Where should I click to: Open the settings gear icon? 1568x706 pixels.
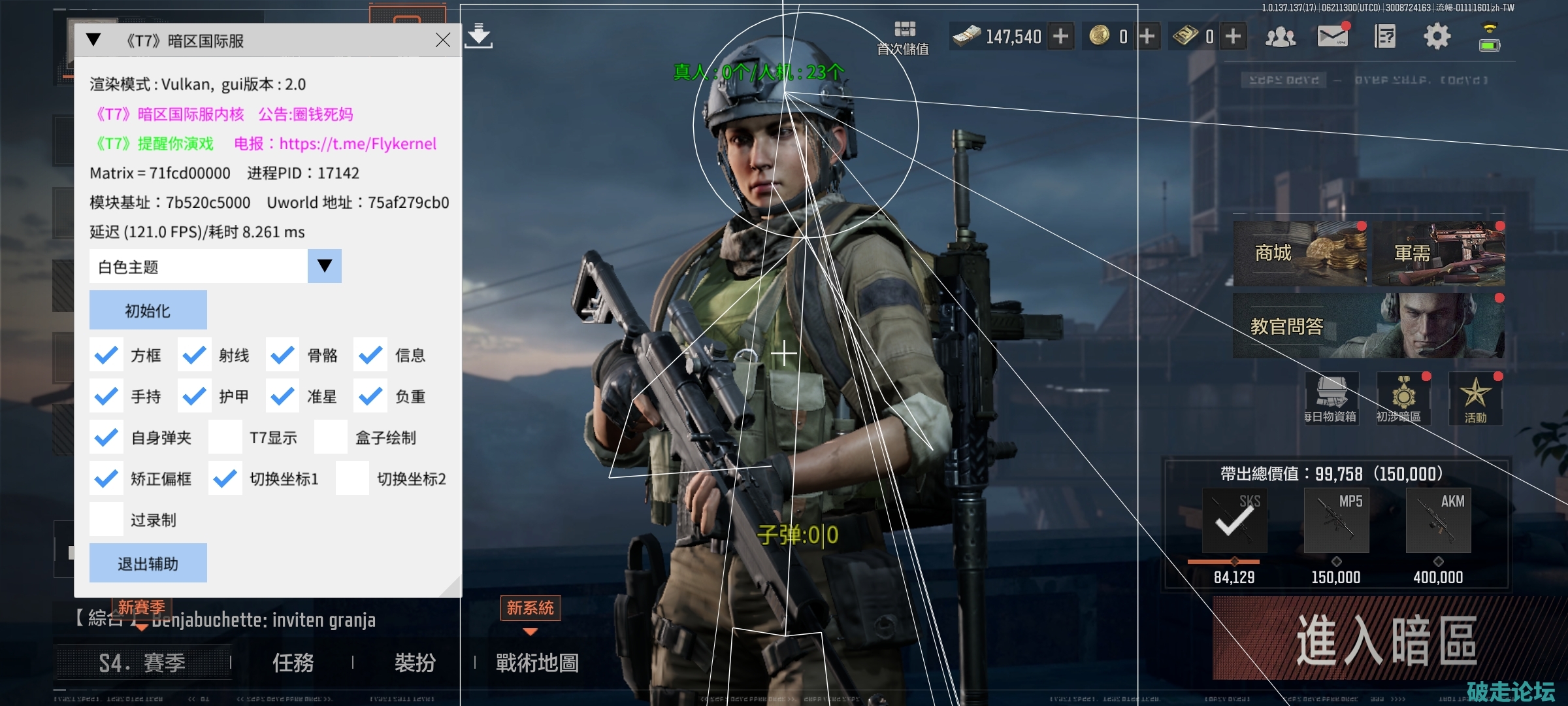point(1437,37)
